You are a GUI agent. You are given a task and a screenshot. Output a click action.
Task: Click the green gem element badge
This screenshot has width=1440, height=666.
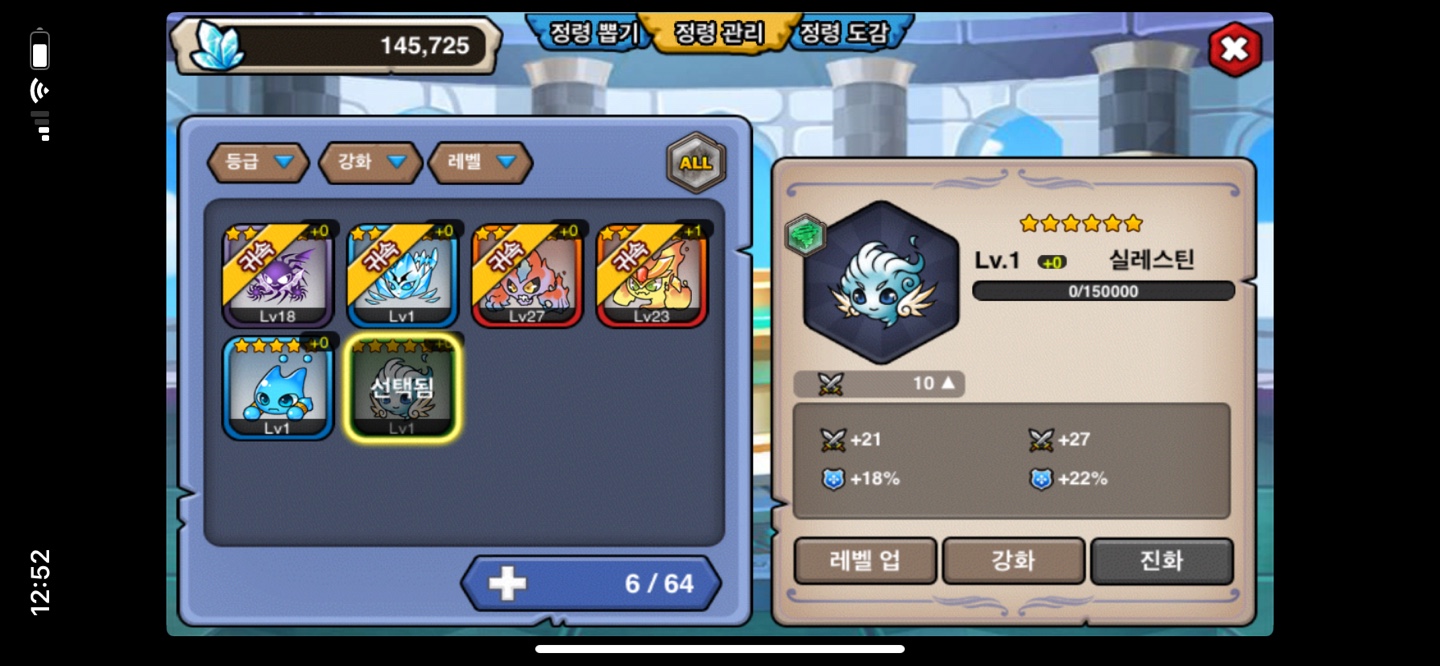[804, 235]
